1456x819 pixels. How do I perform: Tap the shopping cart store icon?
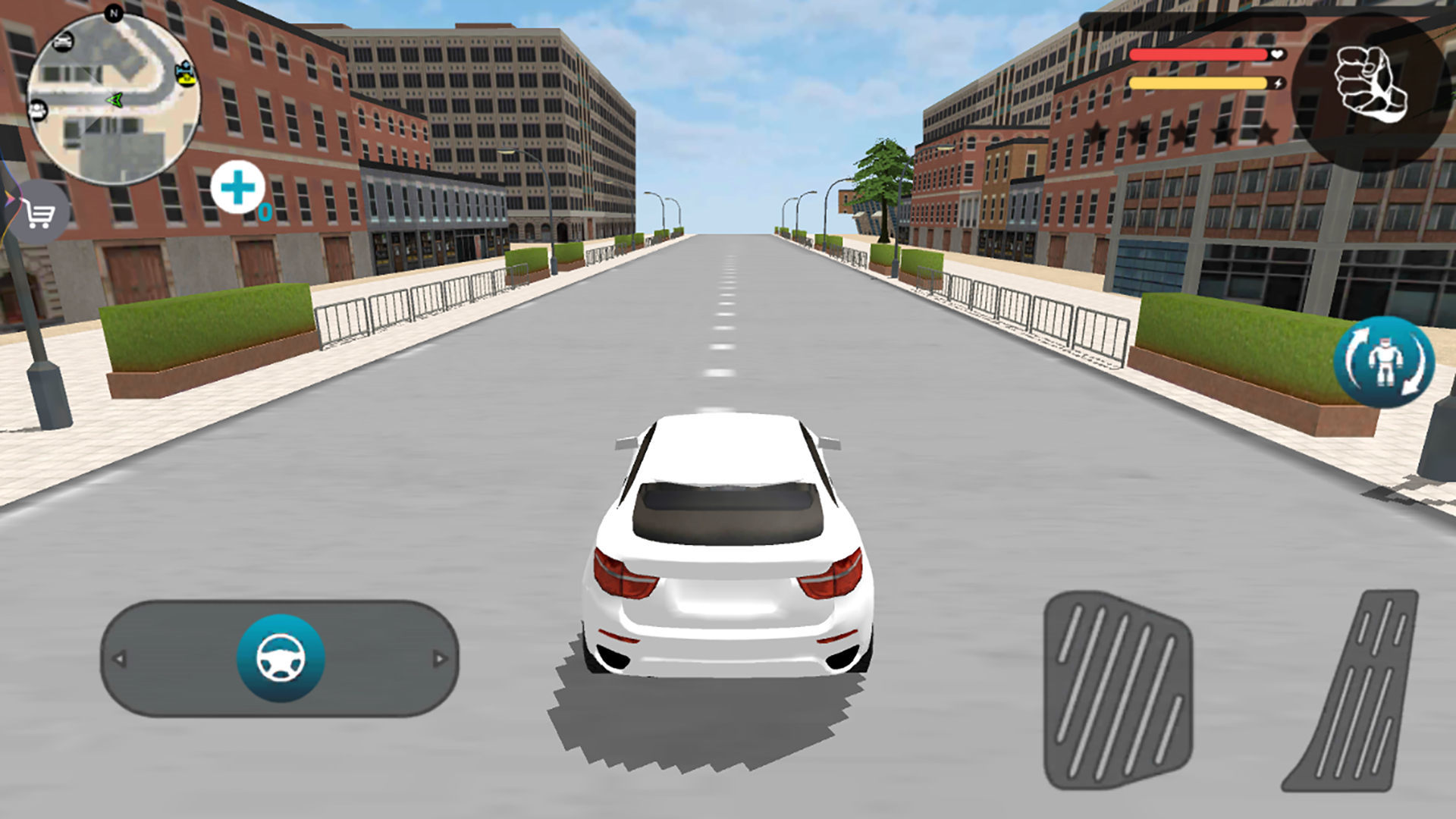click(x=38, y=215)
